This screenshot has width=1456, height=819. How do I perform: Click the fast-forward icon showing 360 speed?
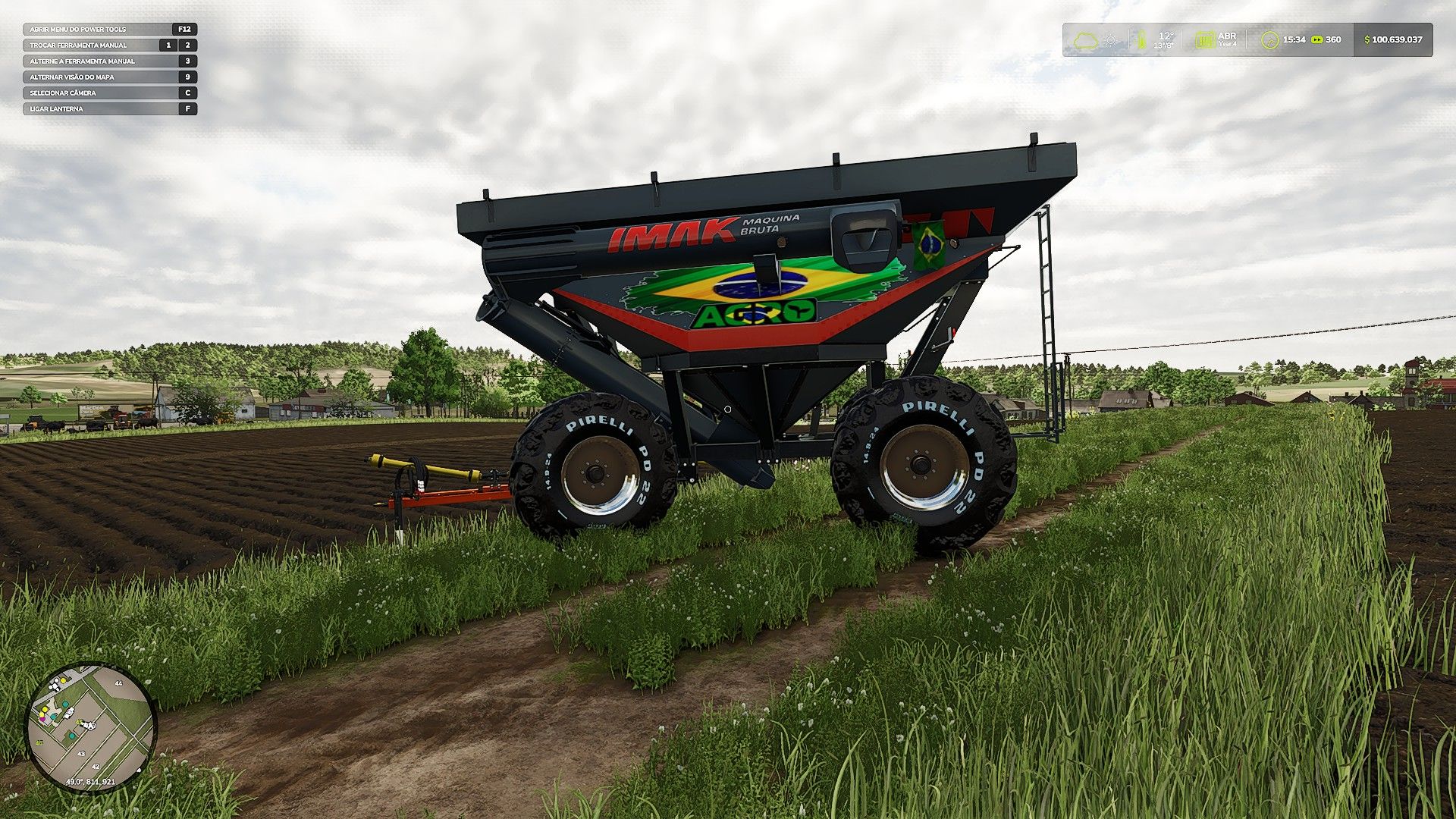pyautogui.click(x=1317, y=39)
